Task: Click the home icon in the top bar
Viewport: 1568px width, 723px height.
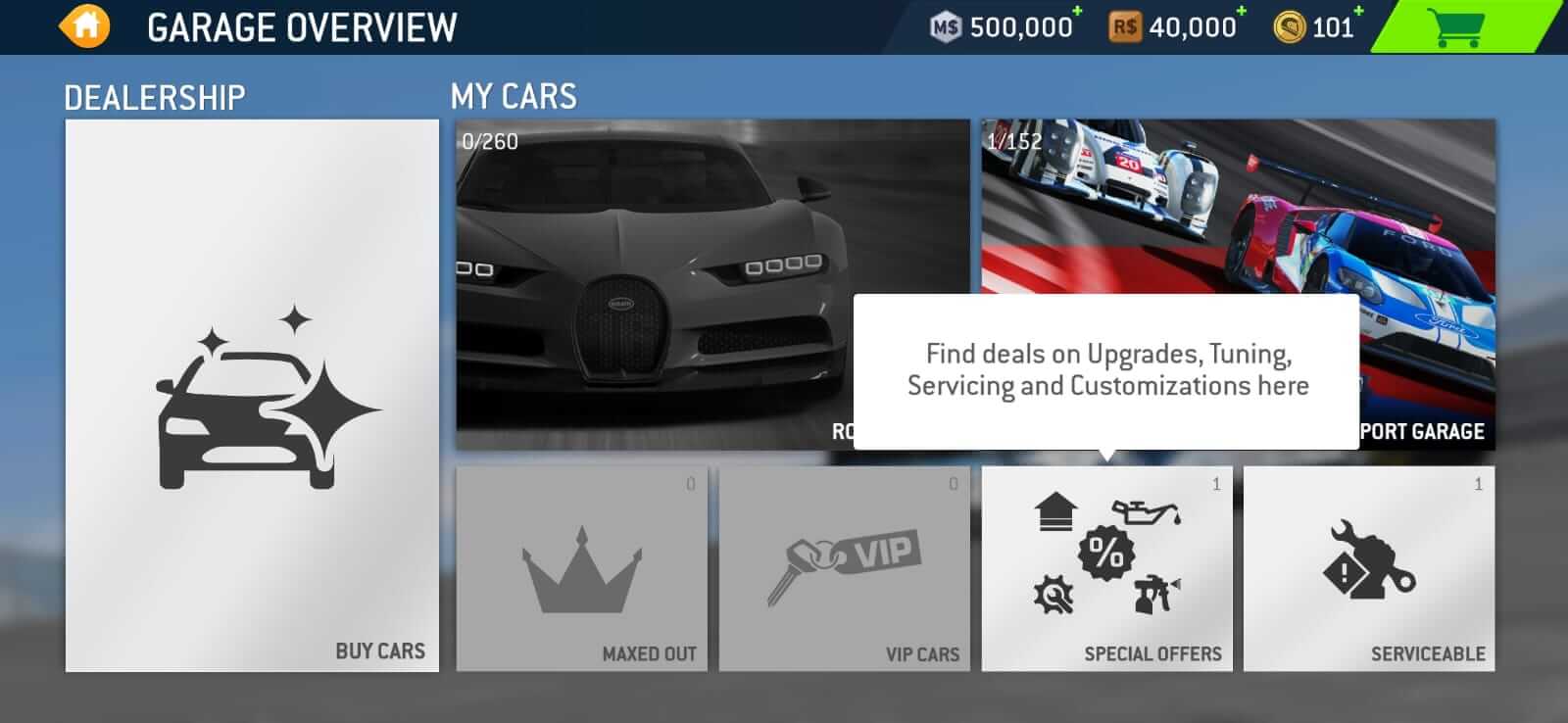Action: click(83, 25)
